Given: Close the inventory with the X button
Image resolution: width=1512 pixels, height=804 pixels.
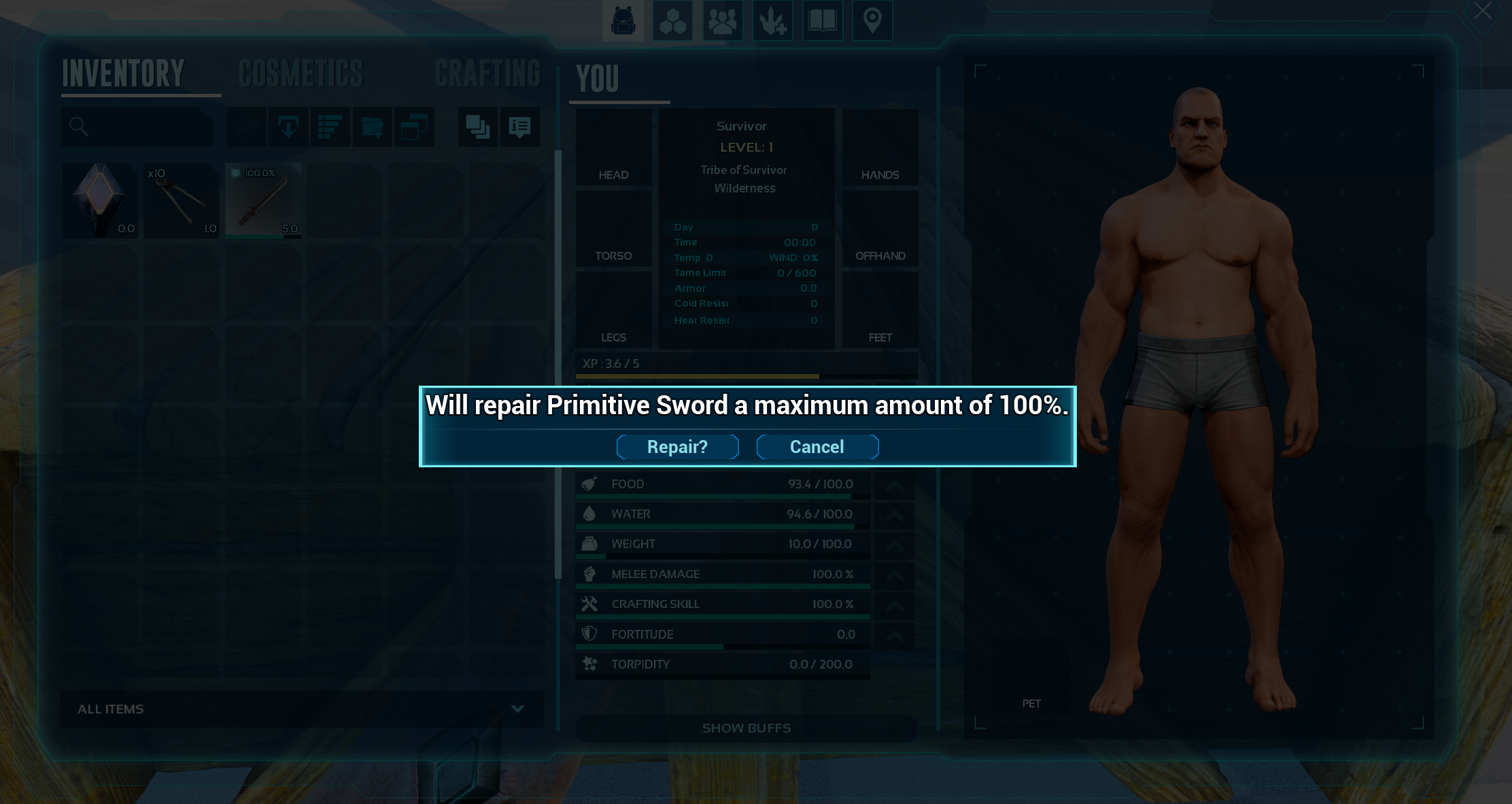Looking at the screenshot, I should click(x=1482, y=12).
